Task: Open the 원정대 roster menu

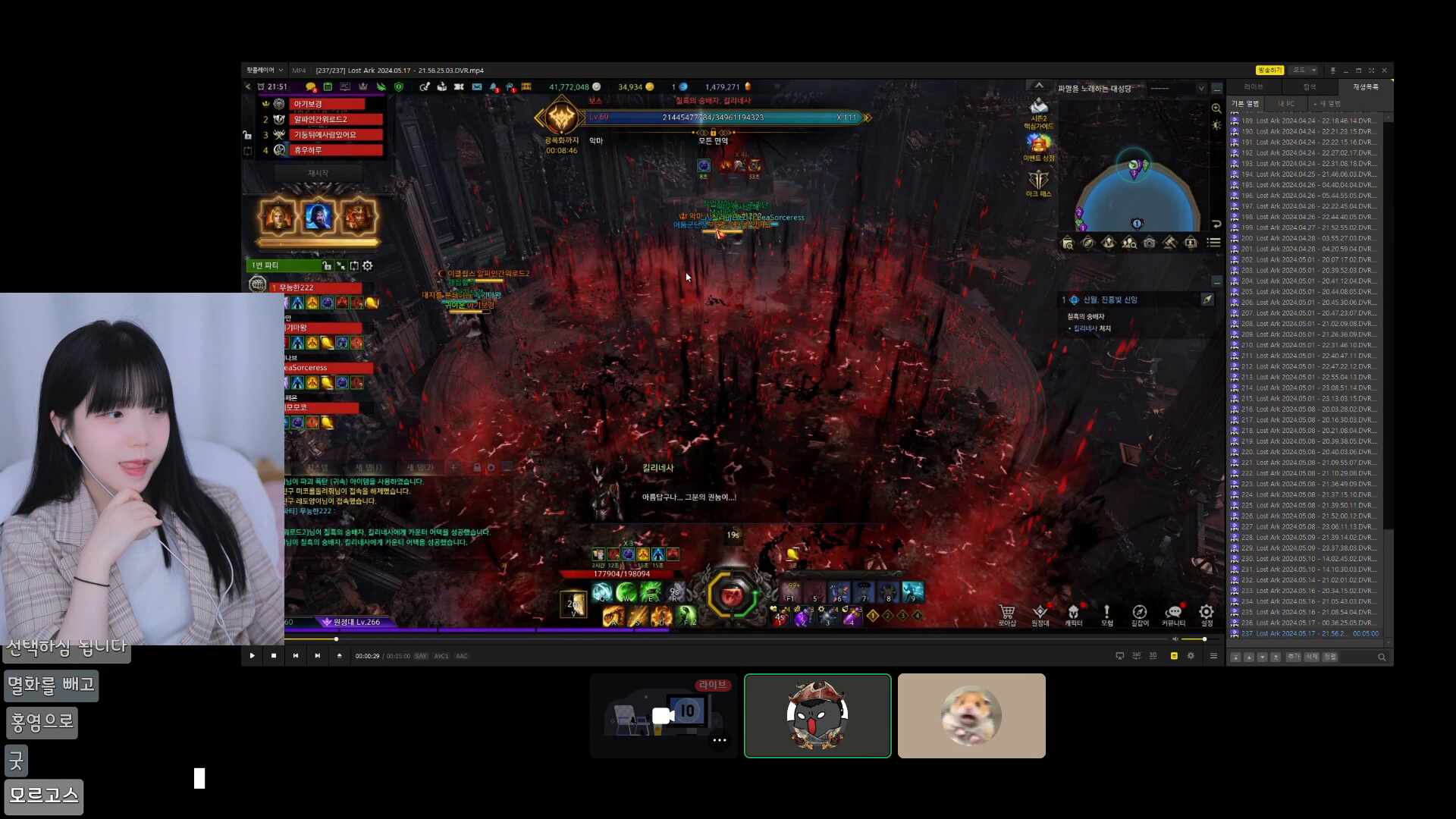Action: click(x=1040, y=613)
